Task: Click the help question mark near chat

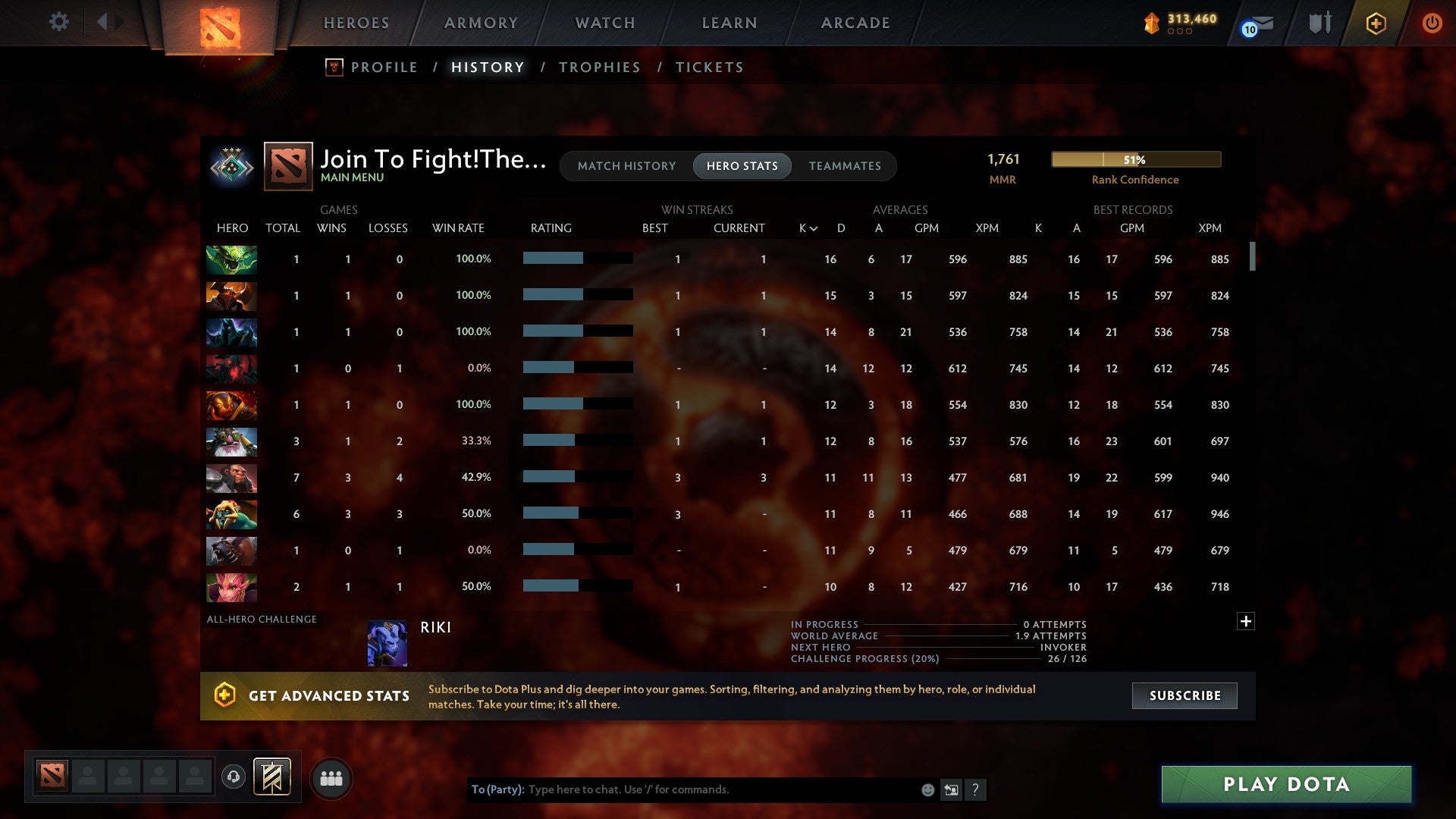Action: tap(977, 790)
